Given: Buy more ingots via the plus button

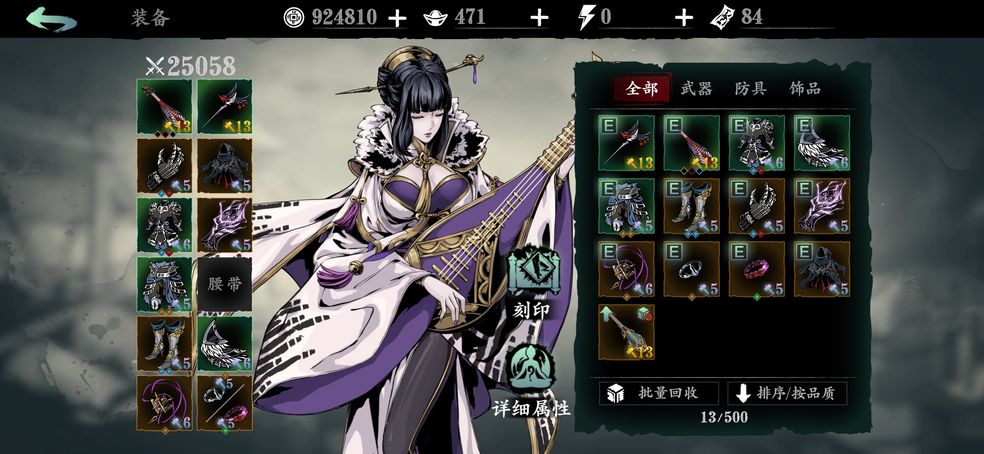Looking at the screenshot, I should (539, 17).
